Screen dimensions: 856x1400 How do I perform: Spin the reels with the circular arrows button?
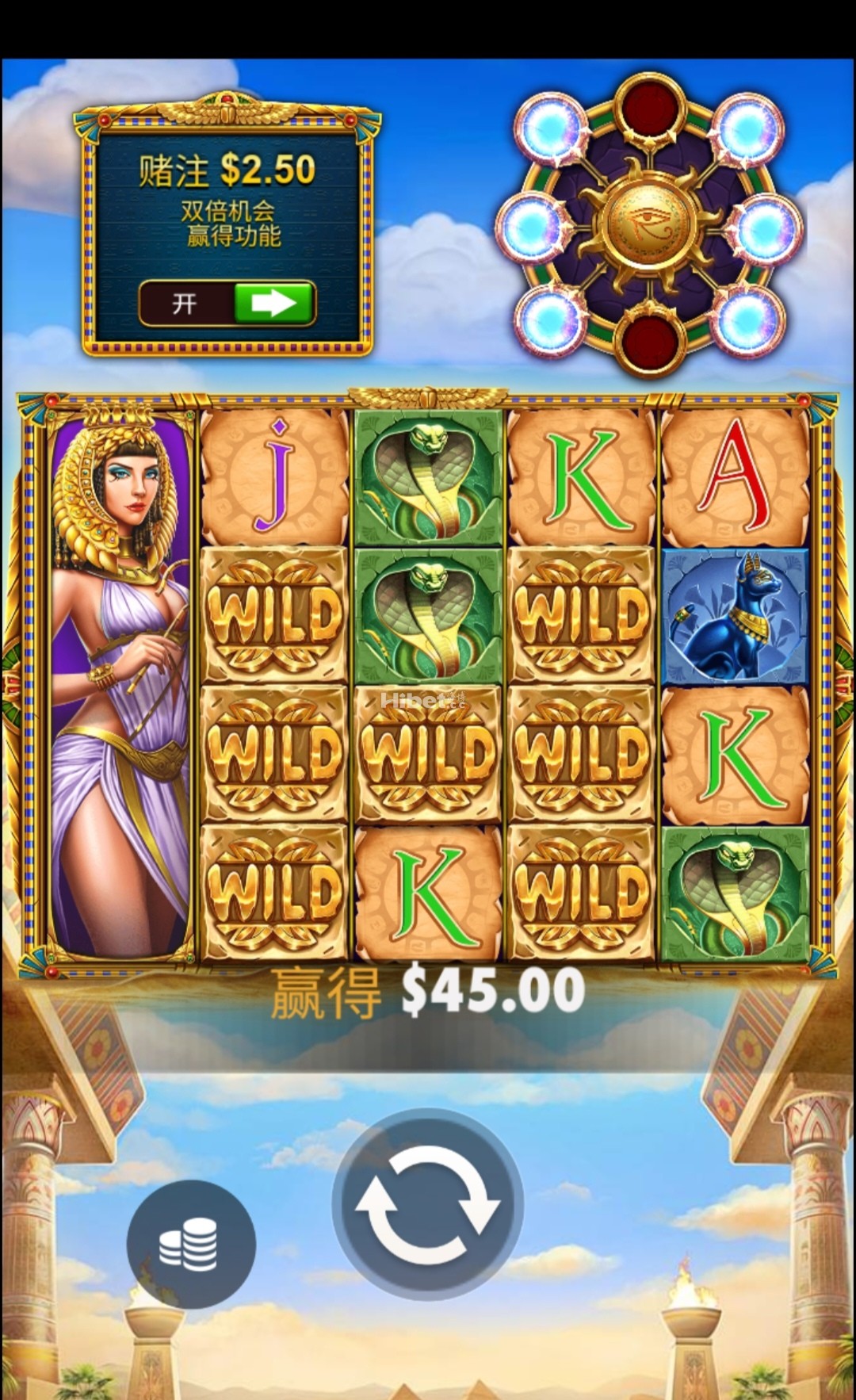coord(427,1204)
